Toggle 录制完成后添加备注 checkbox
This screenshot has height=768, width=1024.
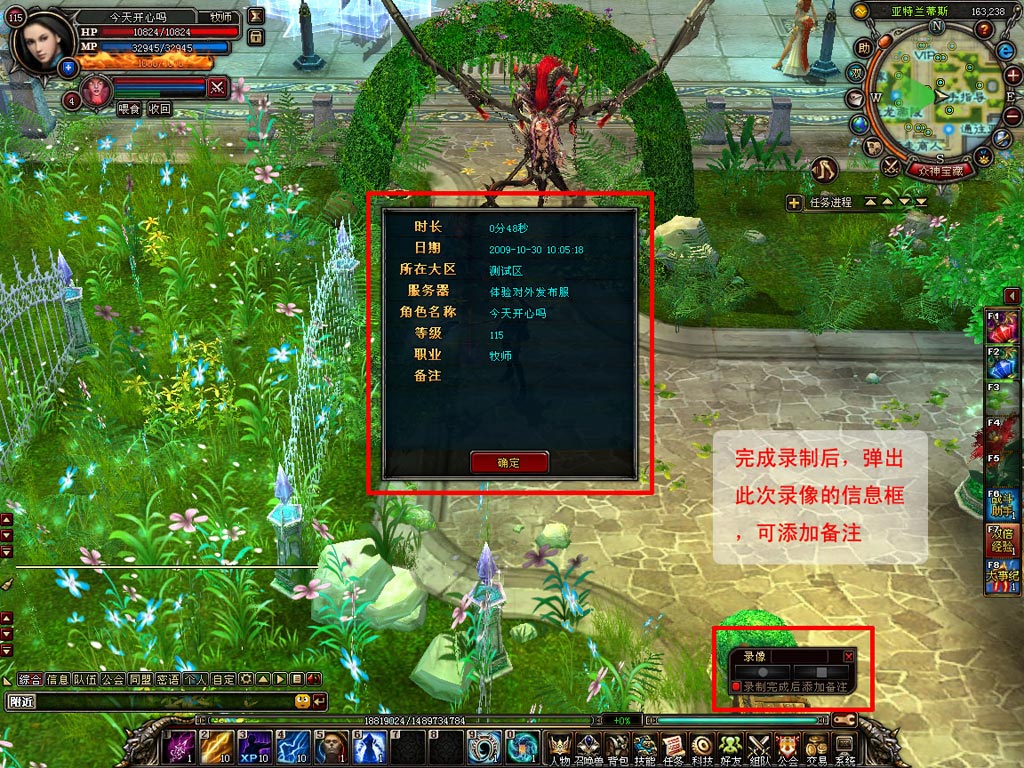click(x=736, y=687)
